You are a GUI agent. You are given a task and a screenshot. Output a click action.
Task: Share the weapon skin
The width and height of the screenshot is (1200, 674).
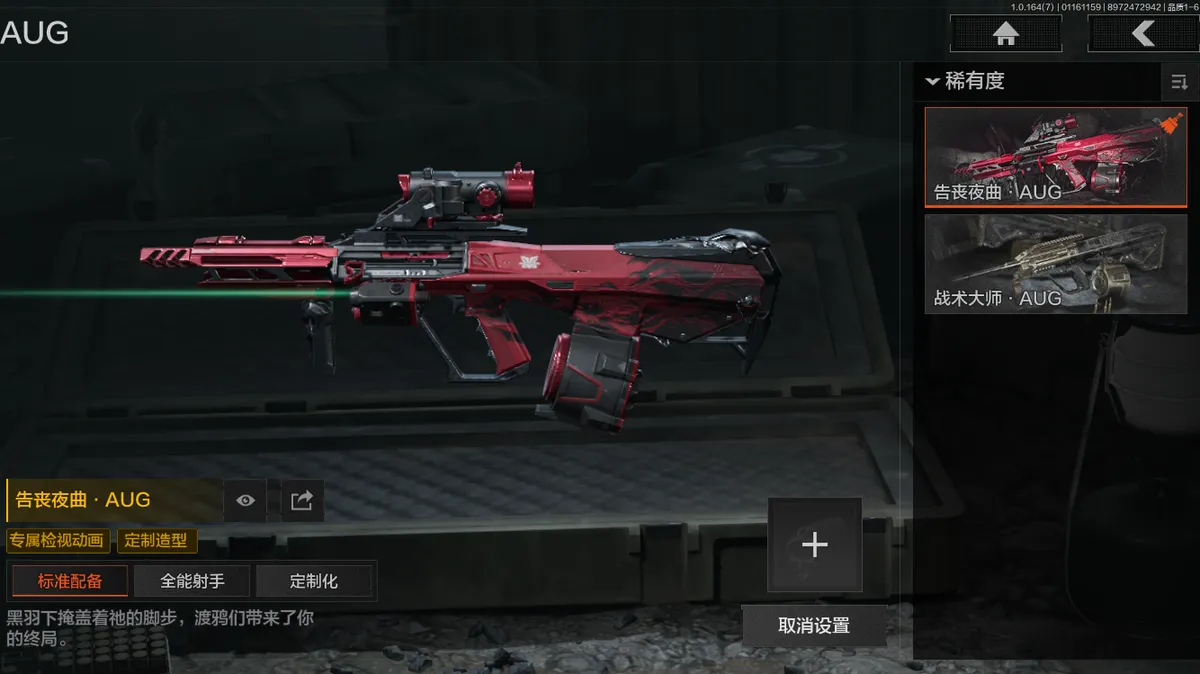point(301,500)
